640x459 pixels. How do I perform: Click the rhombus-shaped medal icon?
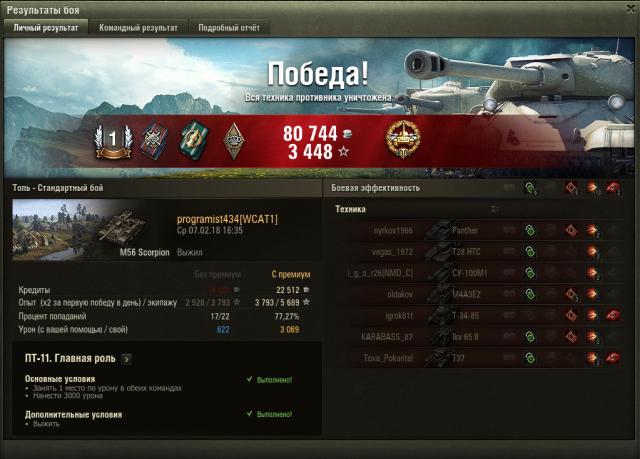coord(235,139)
